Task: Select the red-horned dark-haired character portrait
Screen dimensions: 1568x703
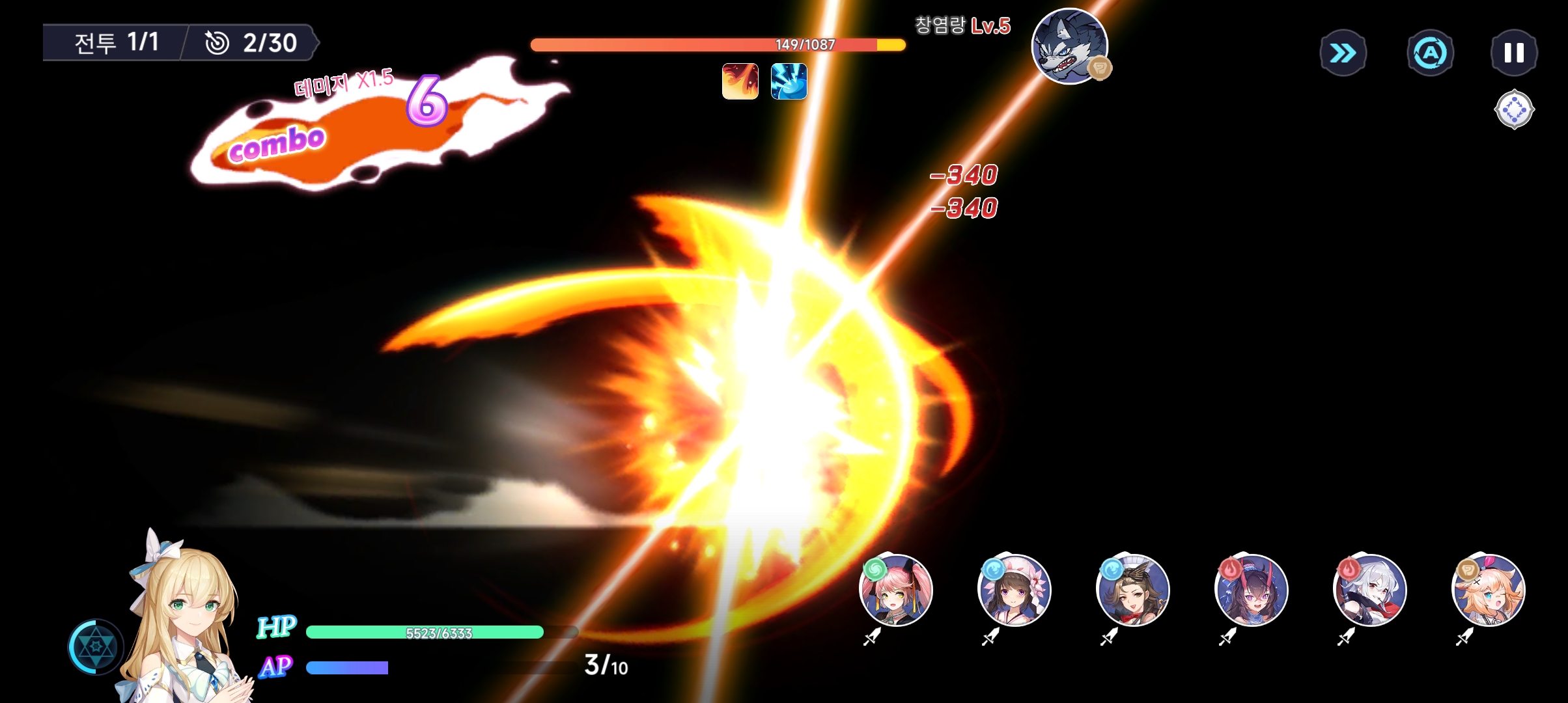Action: click(x=1252, y=590)
